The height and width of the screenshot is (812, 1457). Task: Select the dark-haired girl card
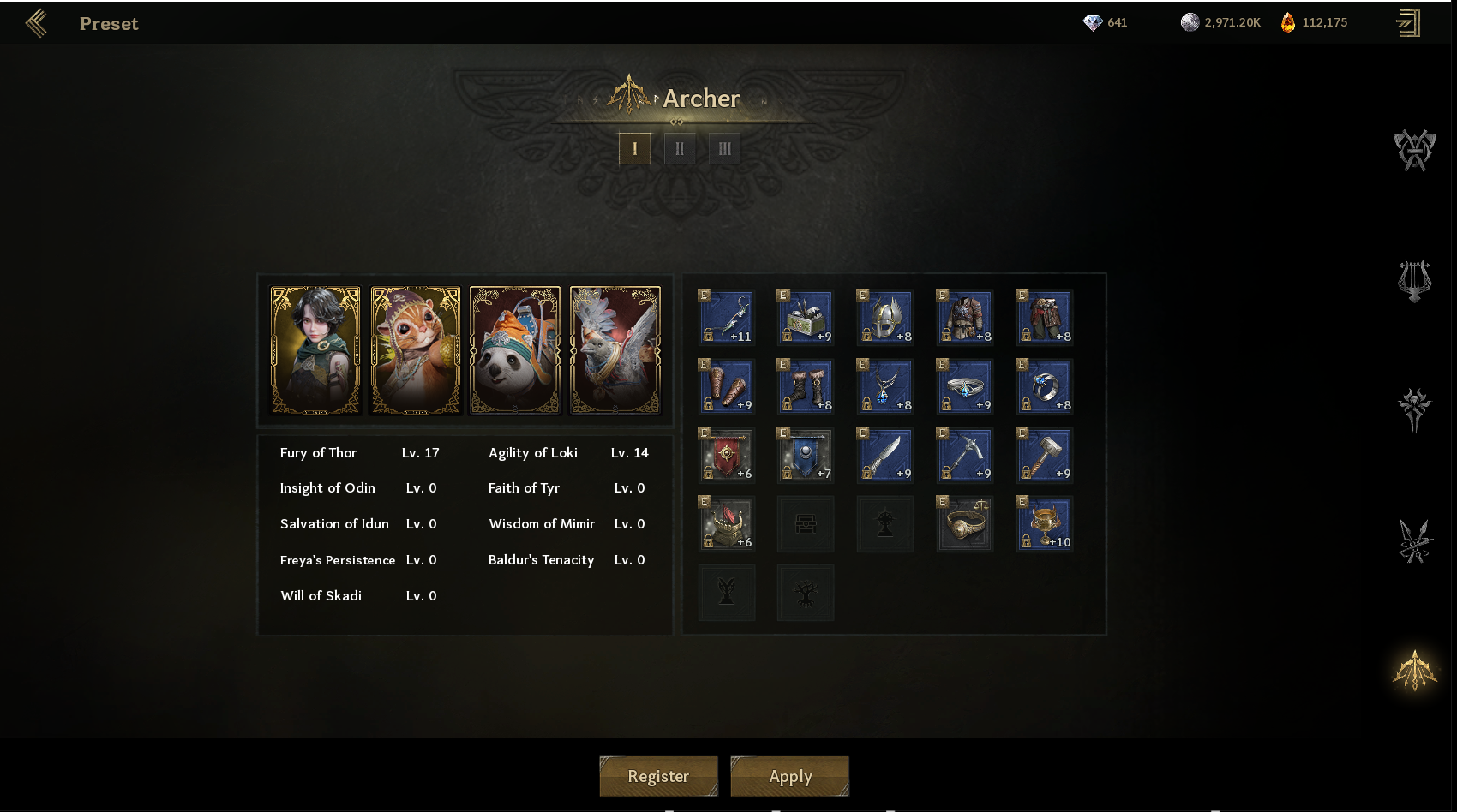click(x=315, y=350)
